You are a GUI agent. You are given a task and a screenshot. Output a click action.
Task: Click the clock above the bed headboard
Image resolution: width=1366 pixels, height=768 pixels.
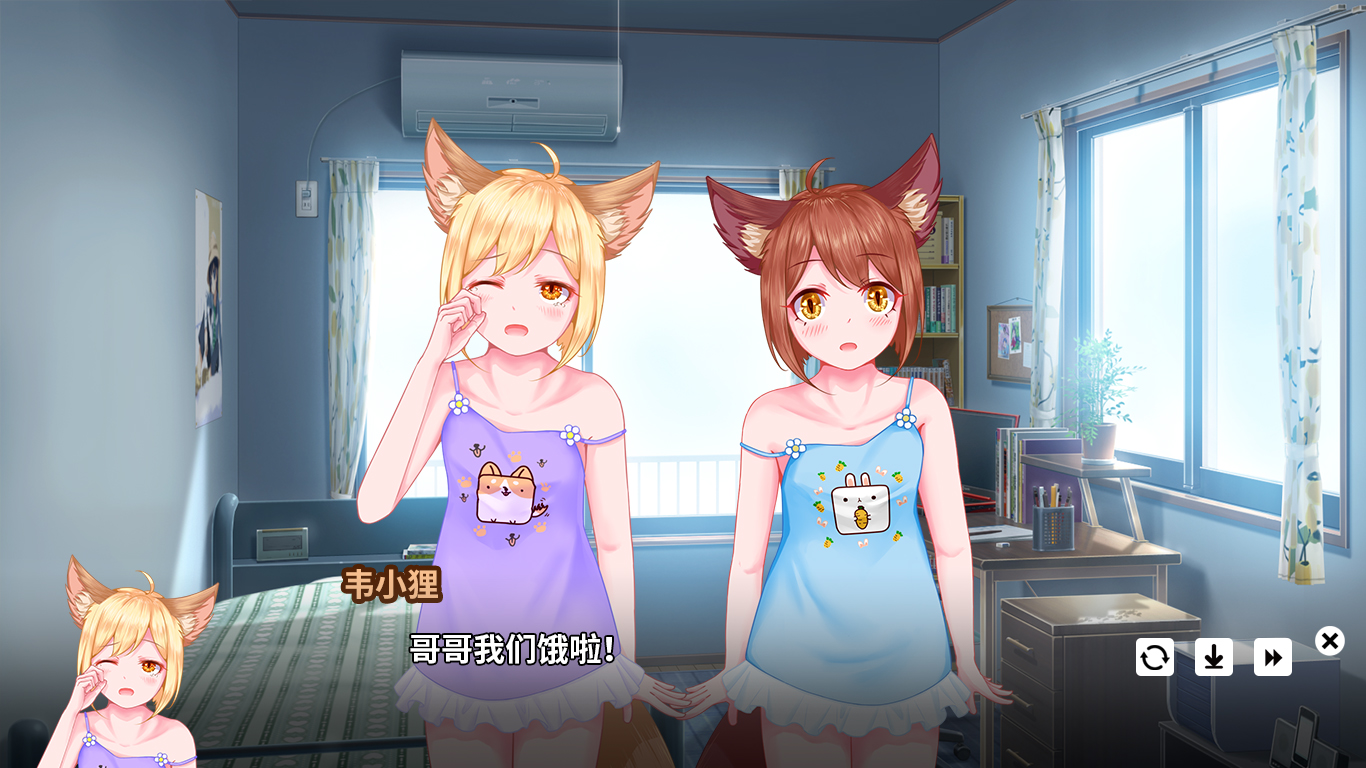281,545
